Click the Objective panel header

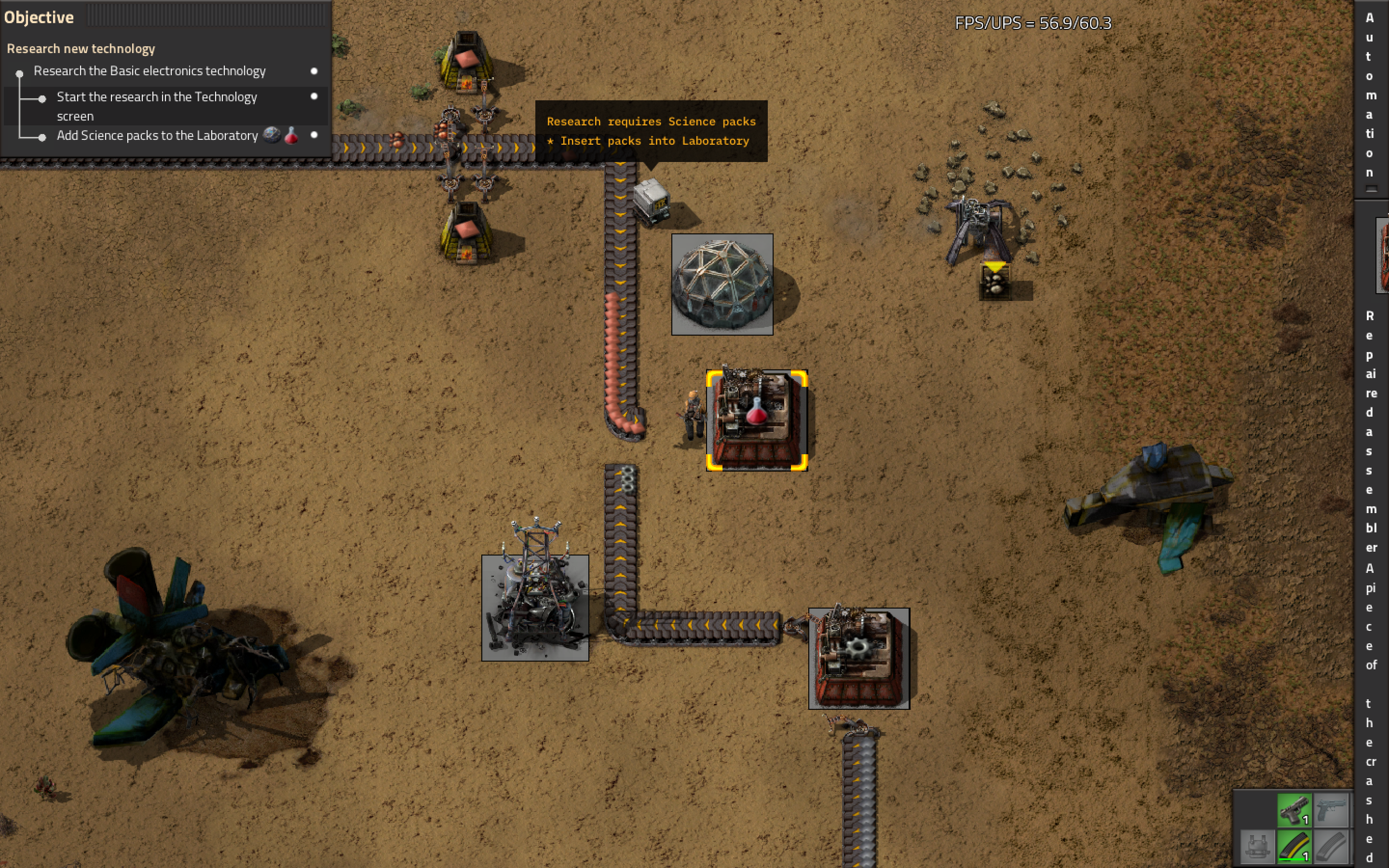coord(39,17)
